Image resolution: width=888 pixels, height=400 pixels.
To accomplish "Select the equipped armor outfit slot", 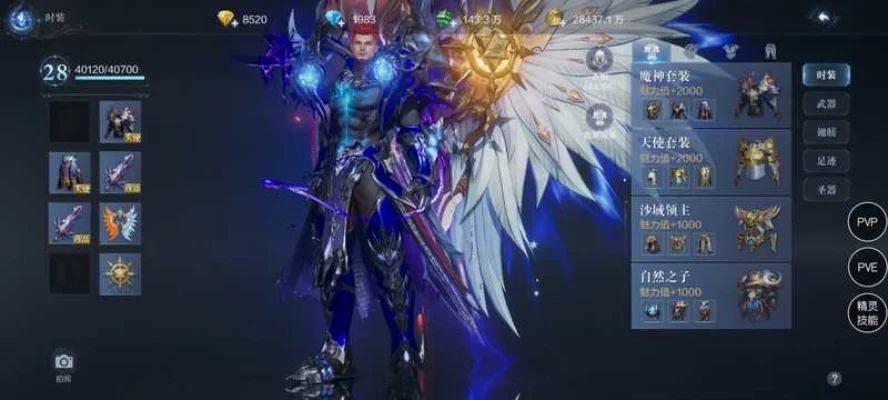I will point(120,122).
